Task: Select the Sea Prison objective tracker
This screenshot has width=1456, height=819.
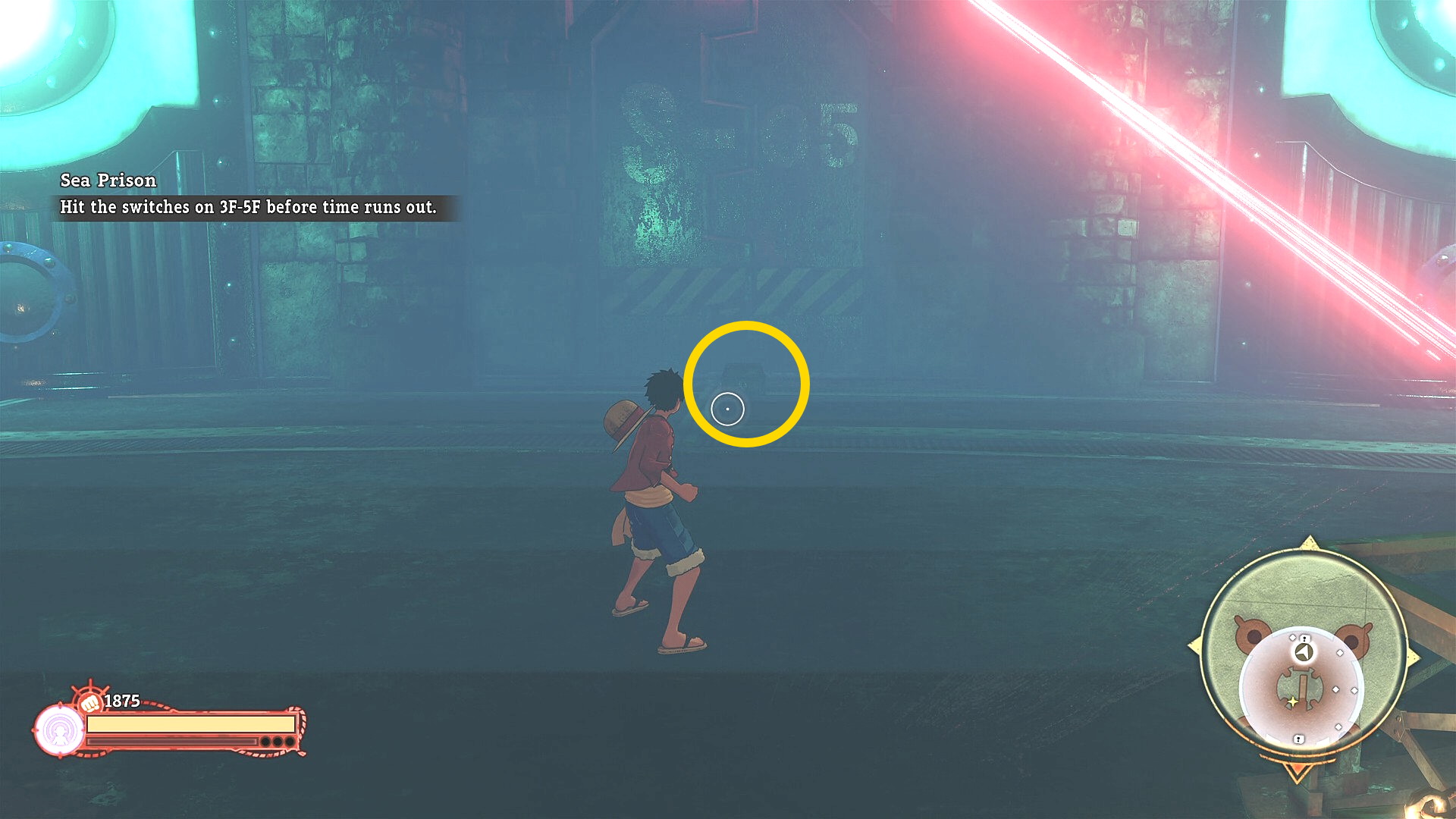Action: (x=249, y=194)
